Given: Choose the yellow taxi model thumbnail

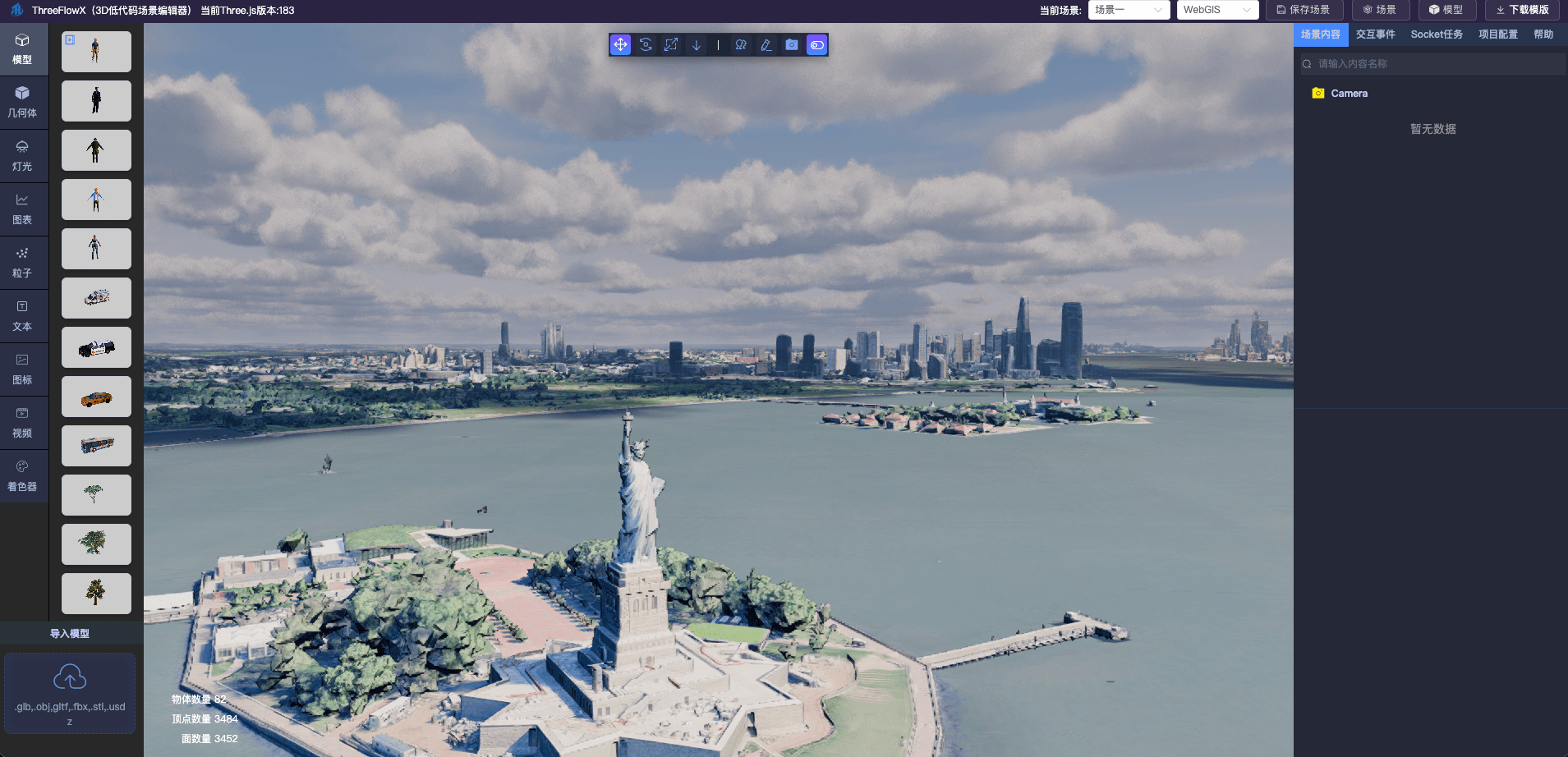Looking at the screenshot, I should (96, 397).
